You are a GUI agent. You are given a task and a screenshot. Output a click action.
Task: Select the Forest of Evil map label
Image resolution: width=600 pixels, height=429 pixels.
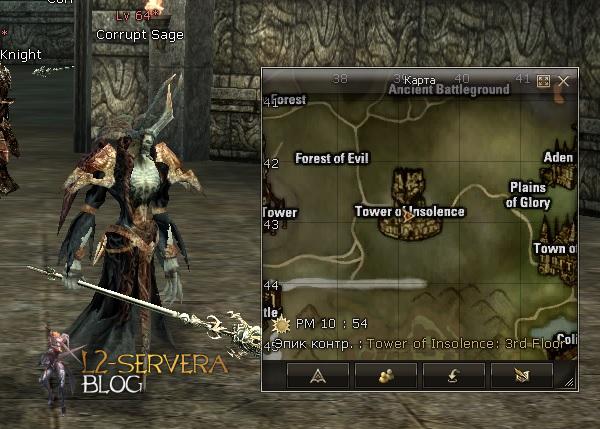[333, 158]
